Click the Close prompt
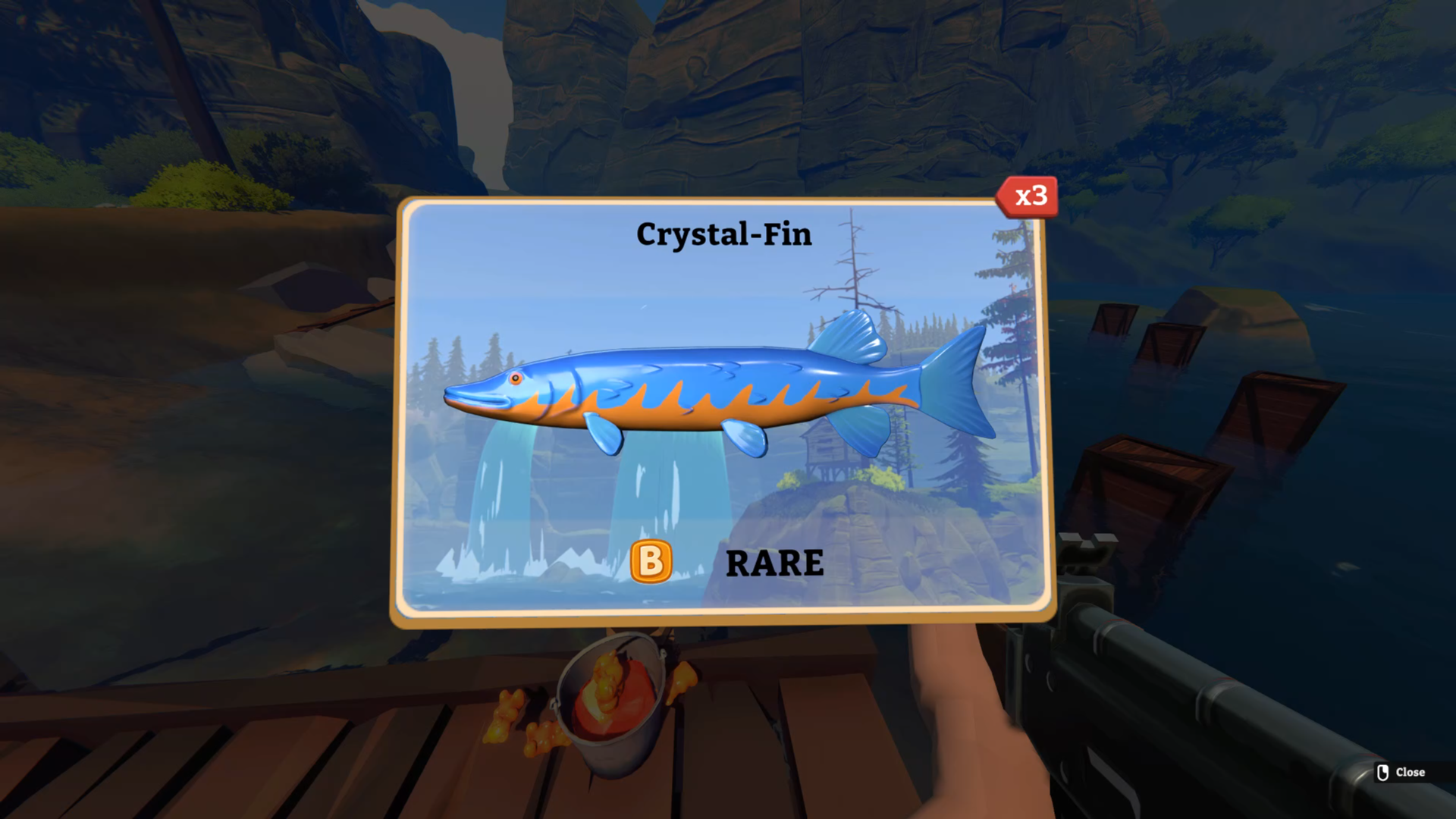The height and width of the screenshot is (819, 1456). [1409, 773]
